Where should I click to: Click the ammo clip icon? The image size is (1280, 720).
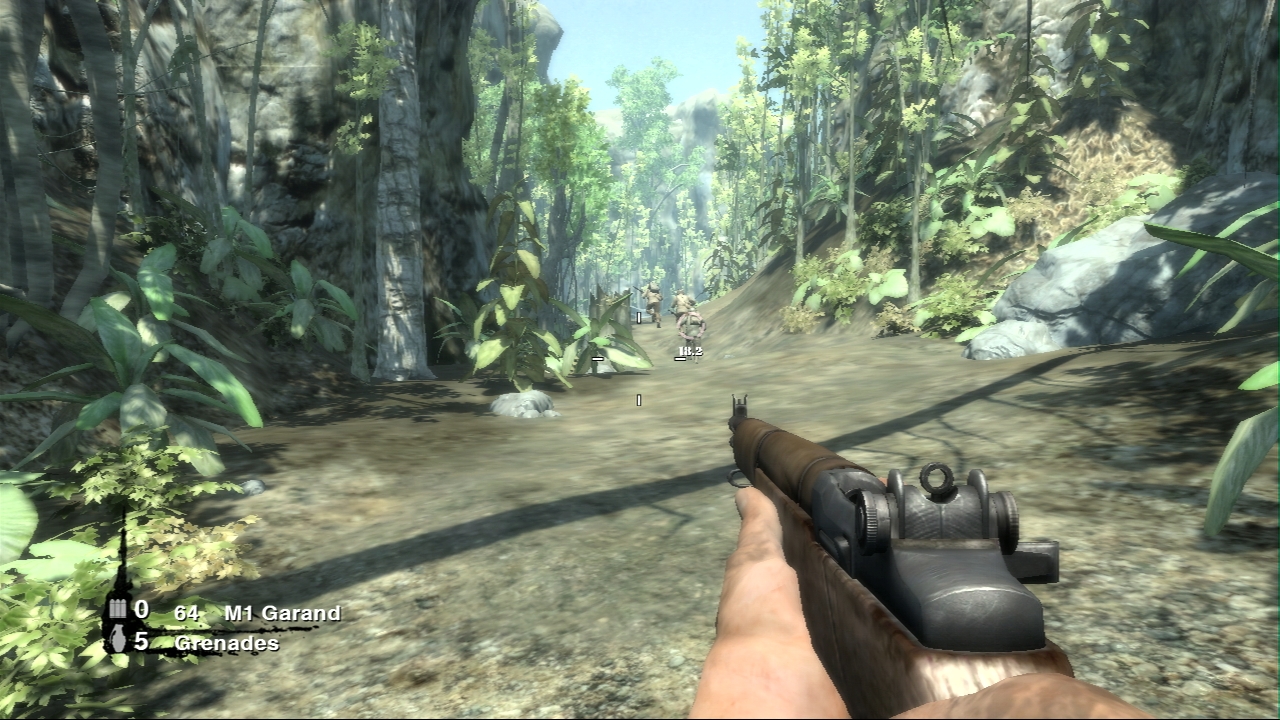coord(117,610)
